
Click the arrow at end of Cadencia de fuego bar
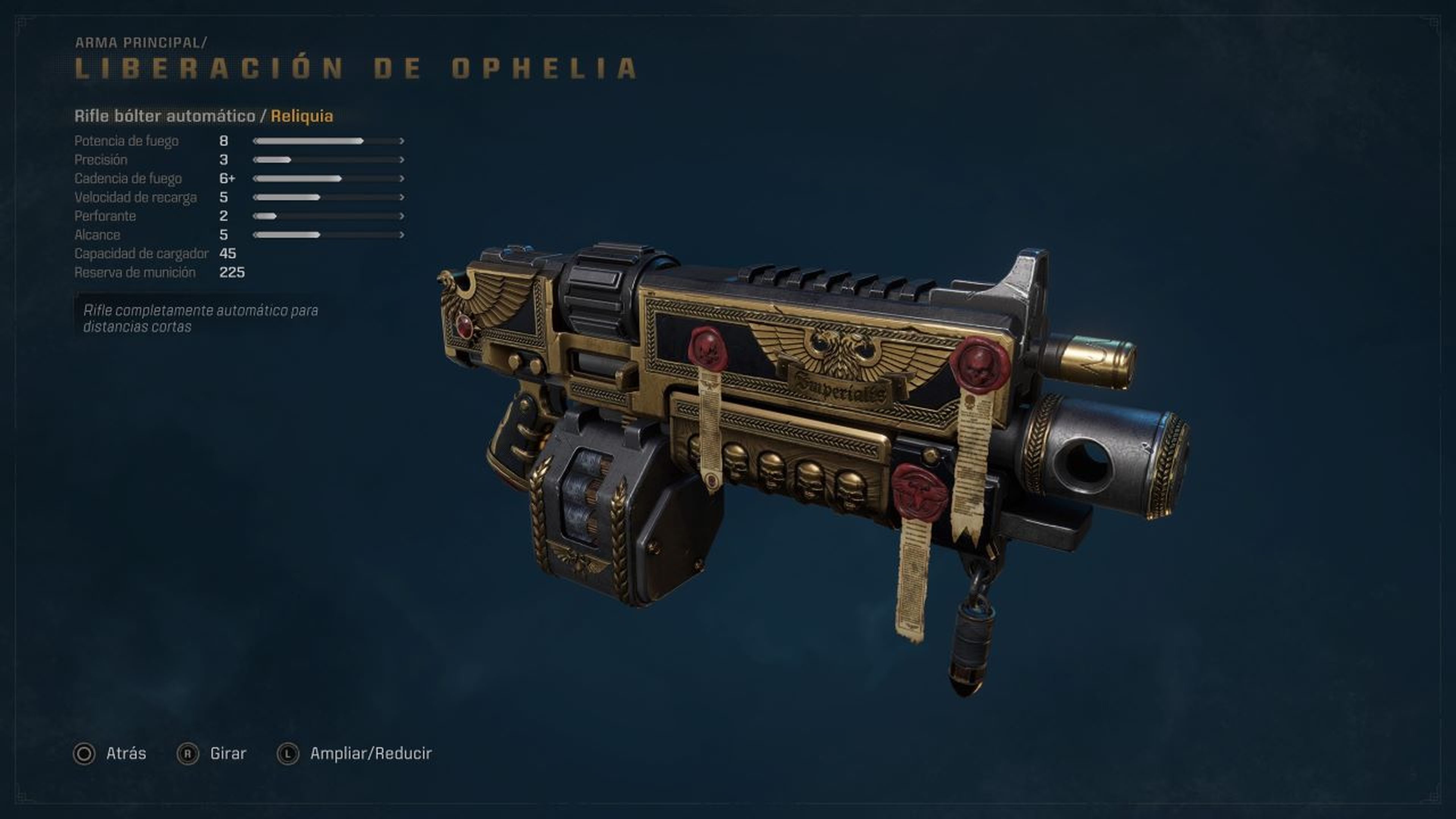(402, 178)
